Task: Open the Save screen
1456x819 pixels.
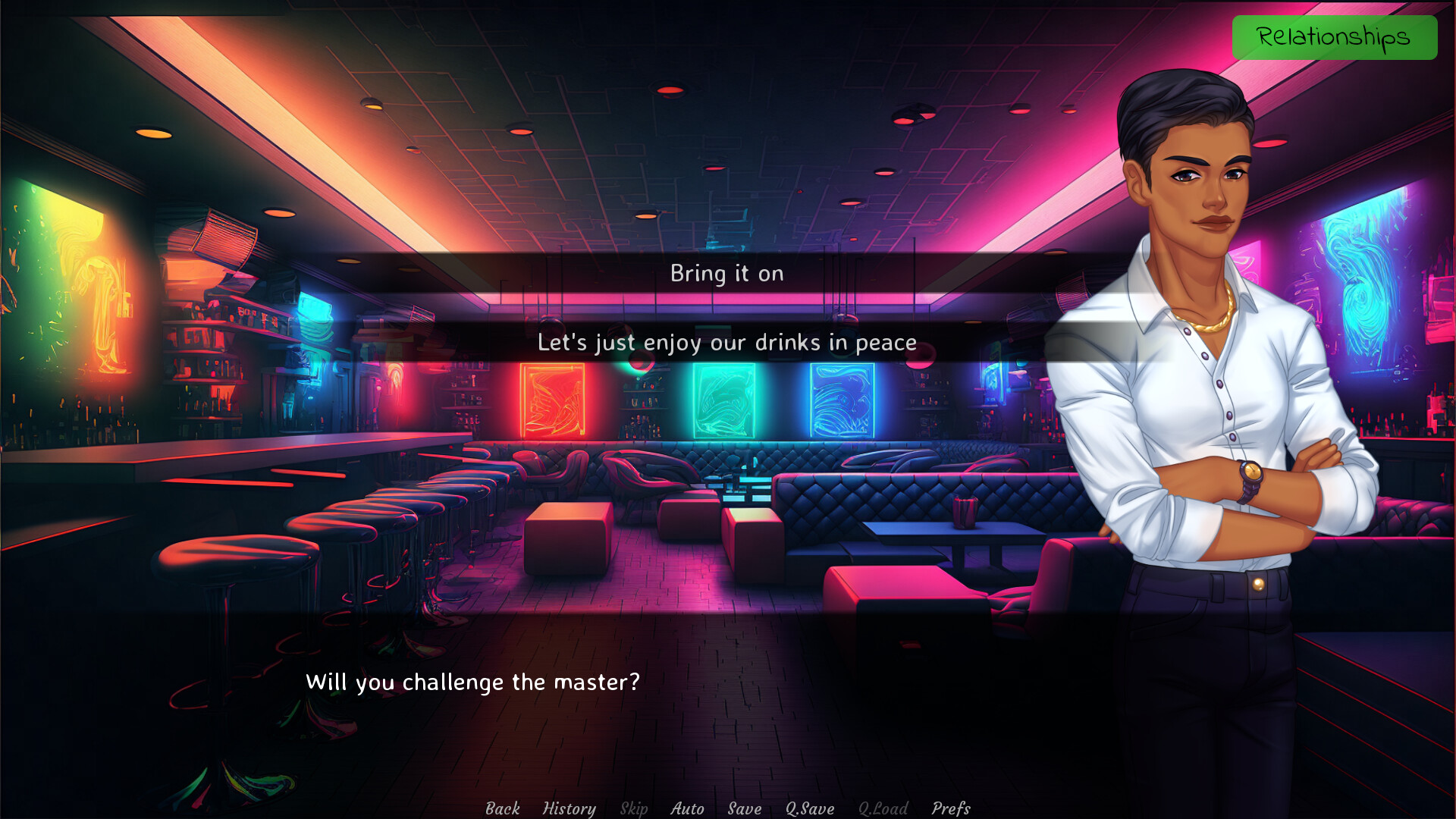Action: click(743, 808)
